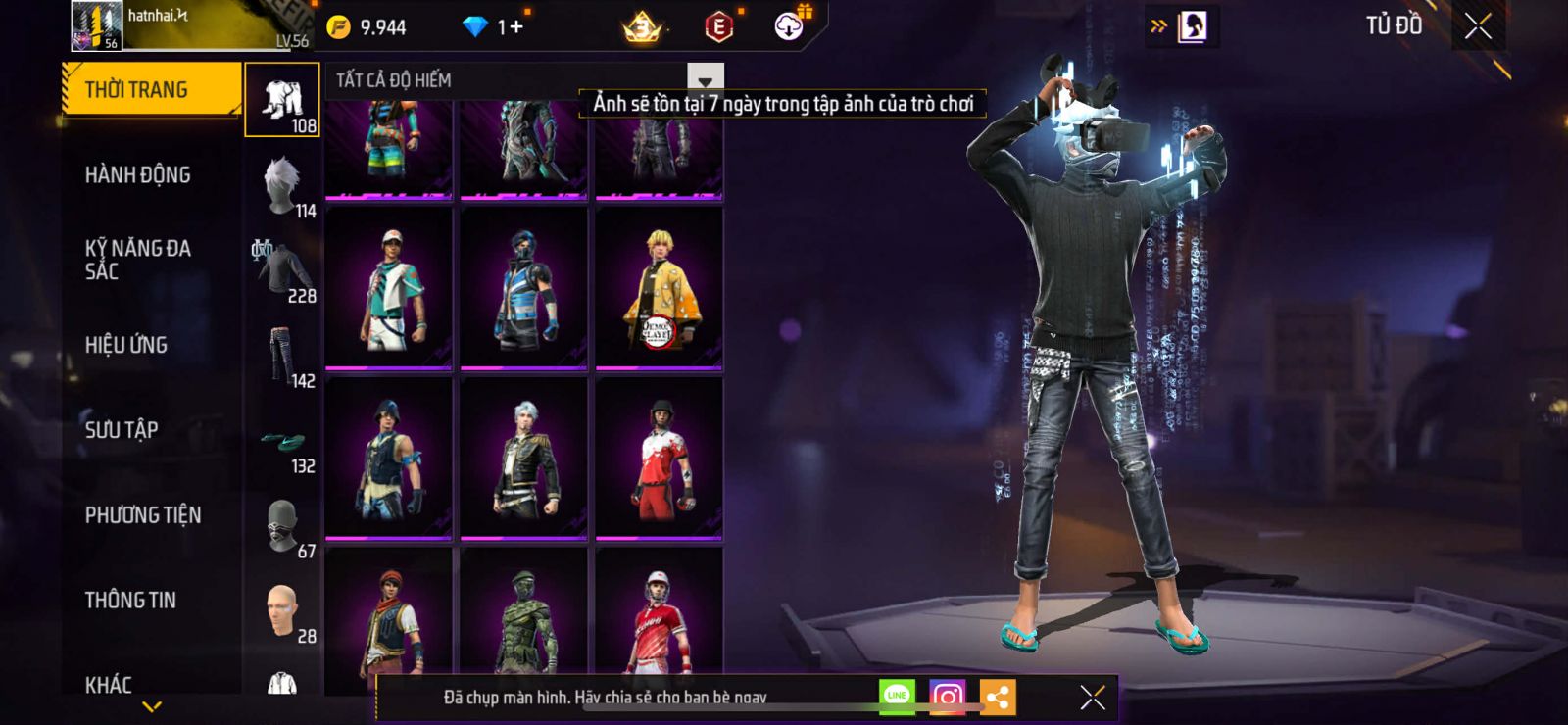Open the THÔNG TIN tab

129,601
